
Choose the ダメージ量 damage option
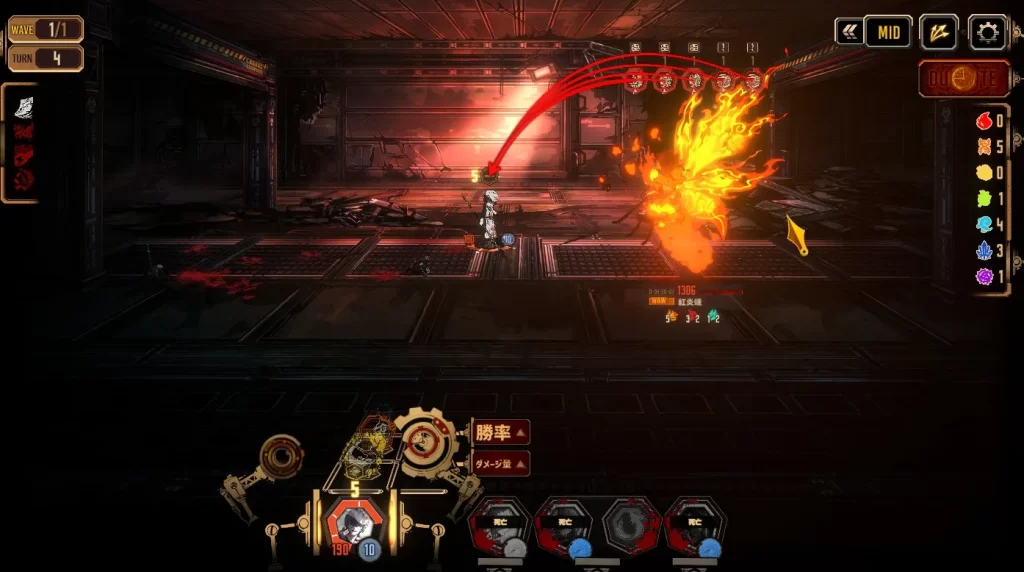pyautogui.click(x=500, y=463)
